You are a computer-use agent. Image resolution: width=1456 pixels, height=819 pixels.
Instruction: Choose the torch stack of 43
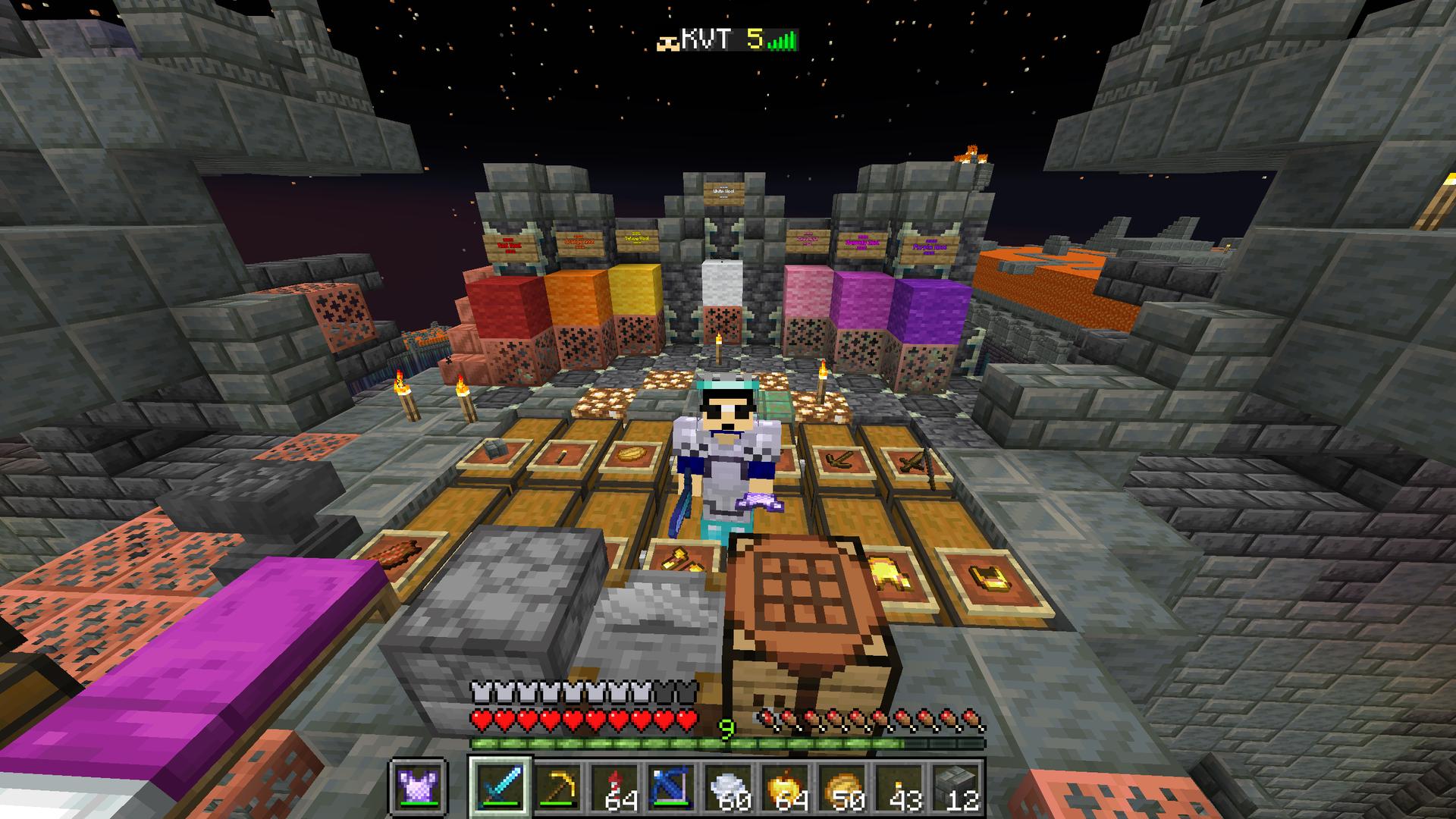pyautogui.click(x=899, y=786)
